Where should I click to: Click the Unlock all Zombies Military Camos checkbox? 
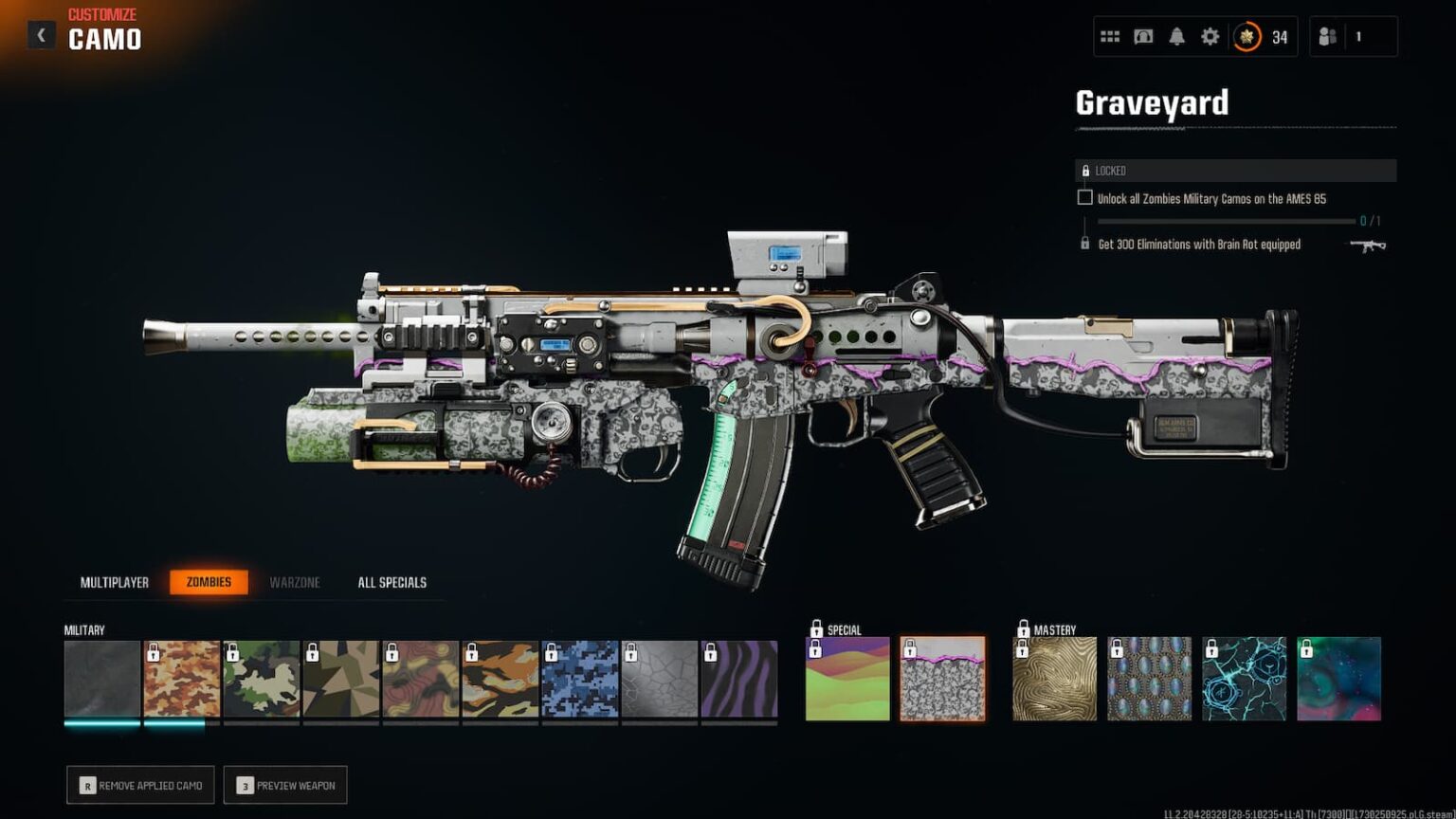pyautogui.click(x=1083, y=197)
